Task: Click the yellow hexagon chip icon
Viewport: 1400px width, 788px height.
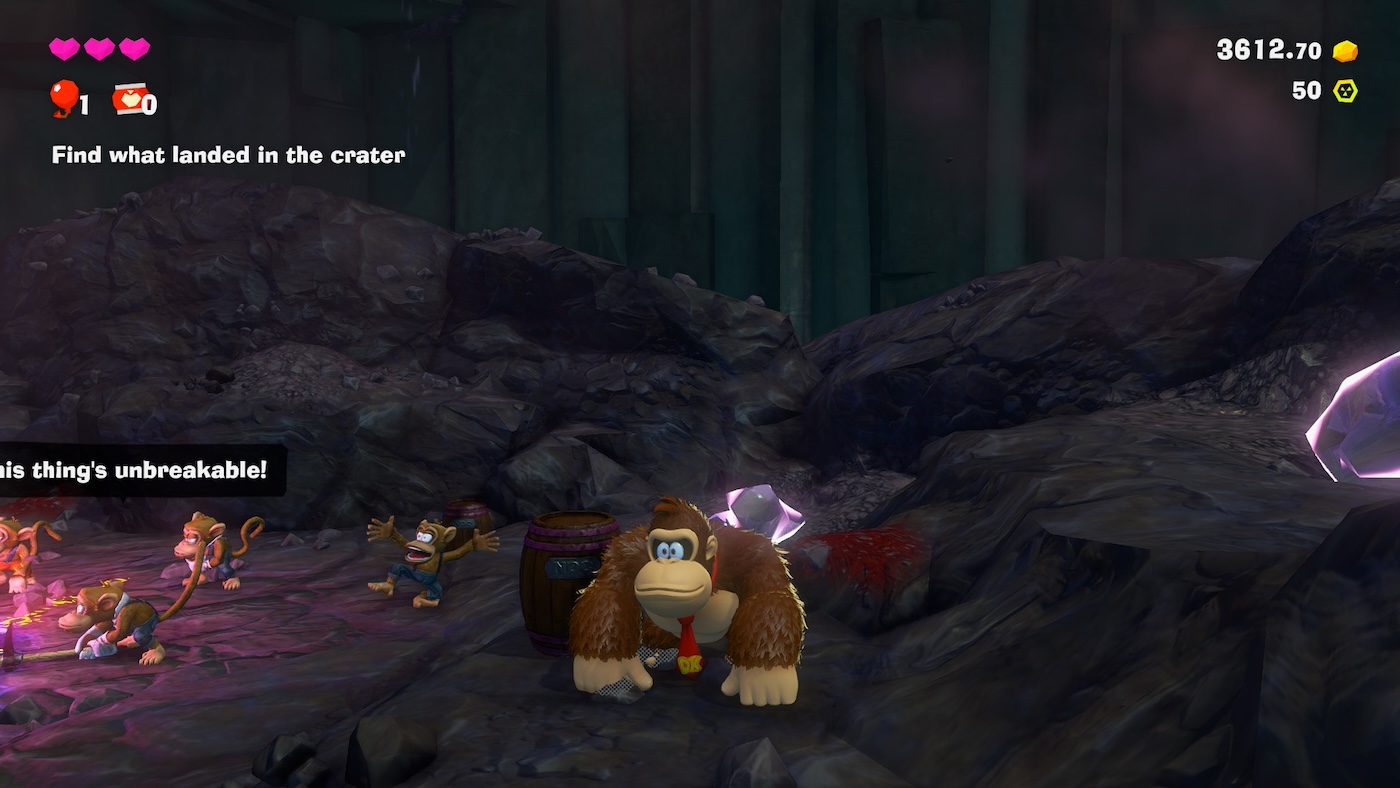Action: (1345, 91)
